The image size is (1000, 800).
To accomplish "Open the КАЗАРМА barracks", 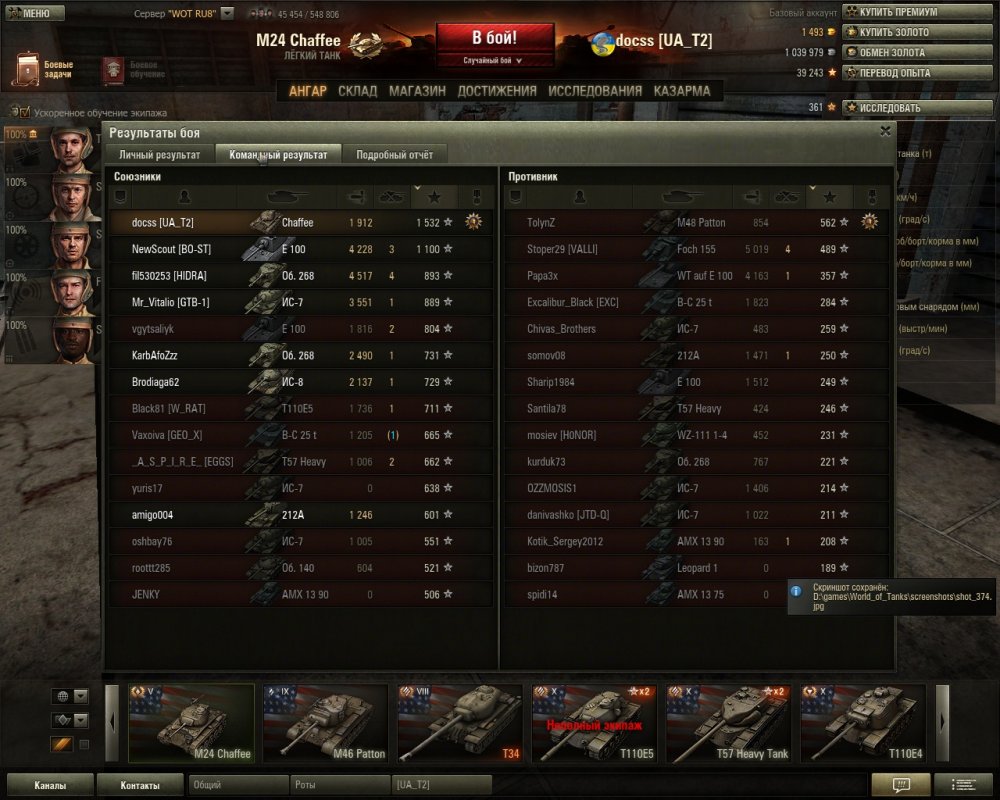I will pos(682,91).
